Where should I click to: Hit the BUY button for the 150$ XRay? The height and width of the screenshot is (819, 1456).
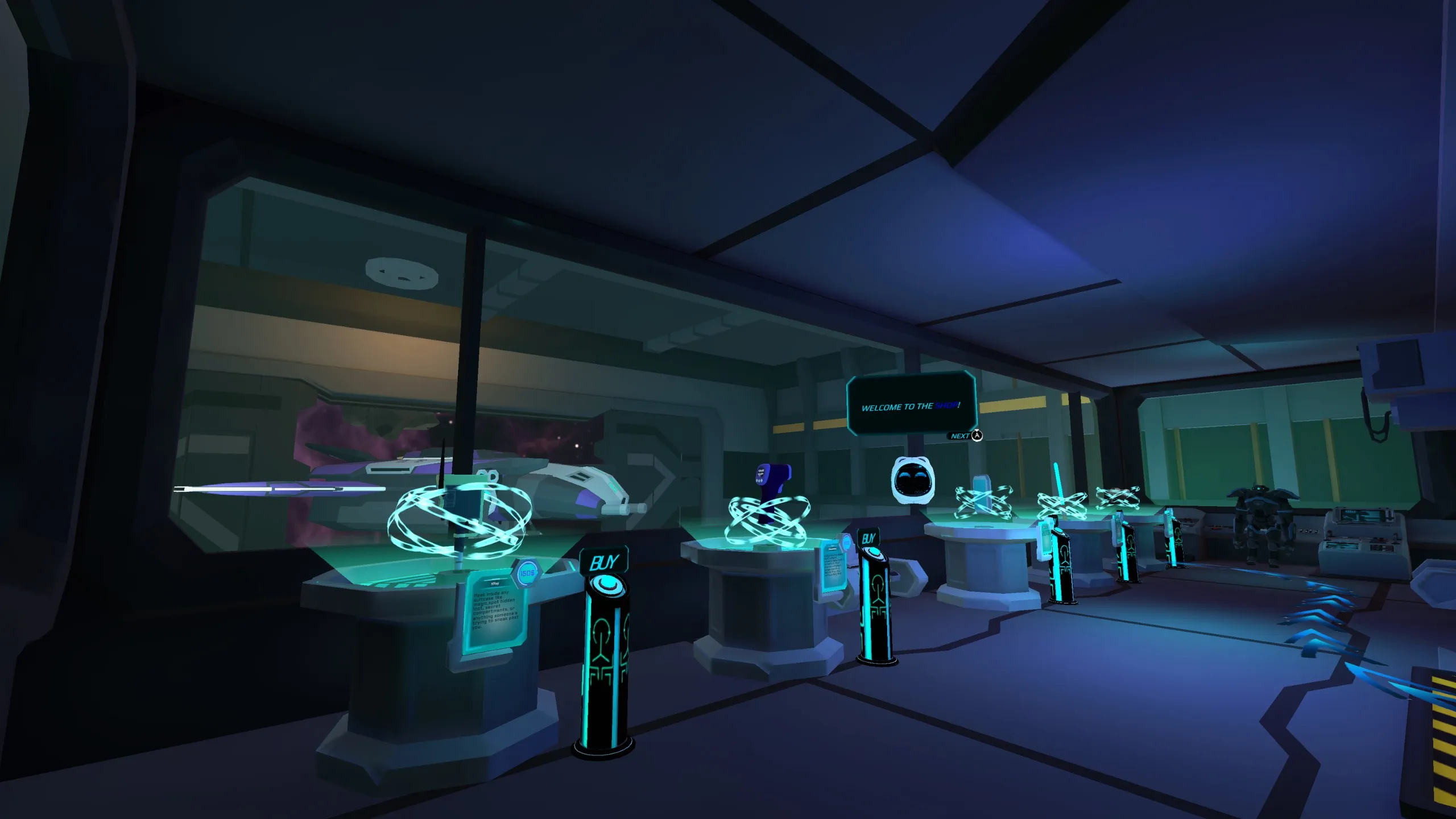coord(603,562)
